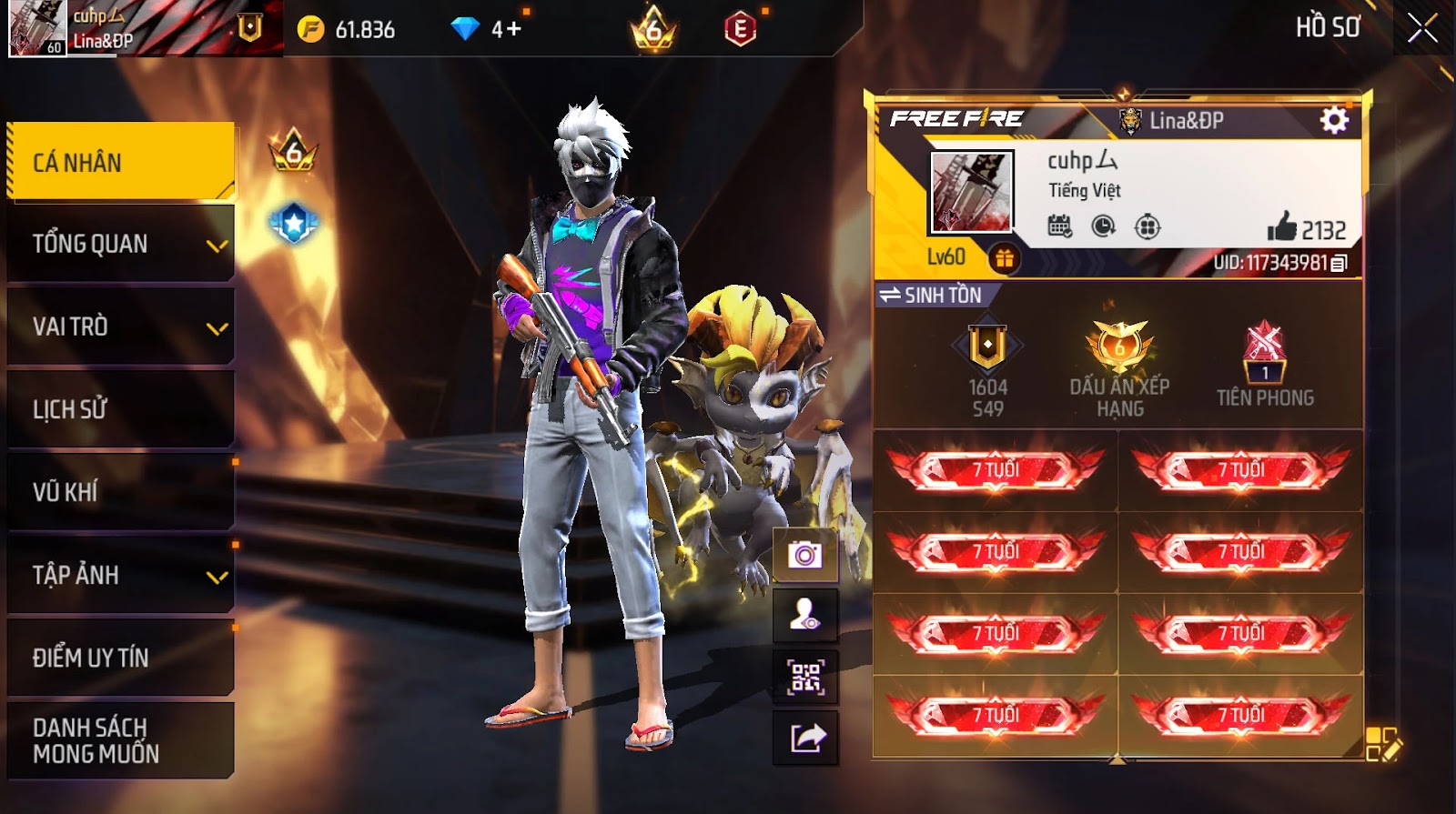
Task: Switch the Sinh Tồn game mode stats
Action: point(930,295)
